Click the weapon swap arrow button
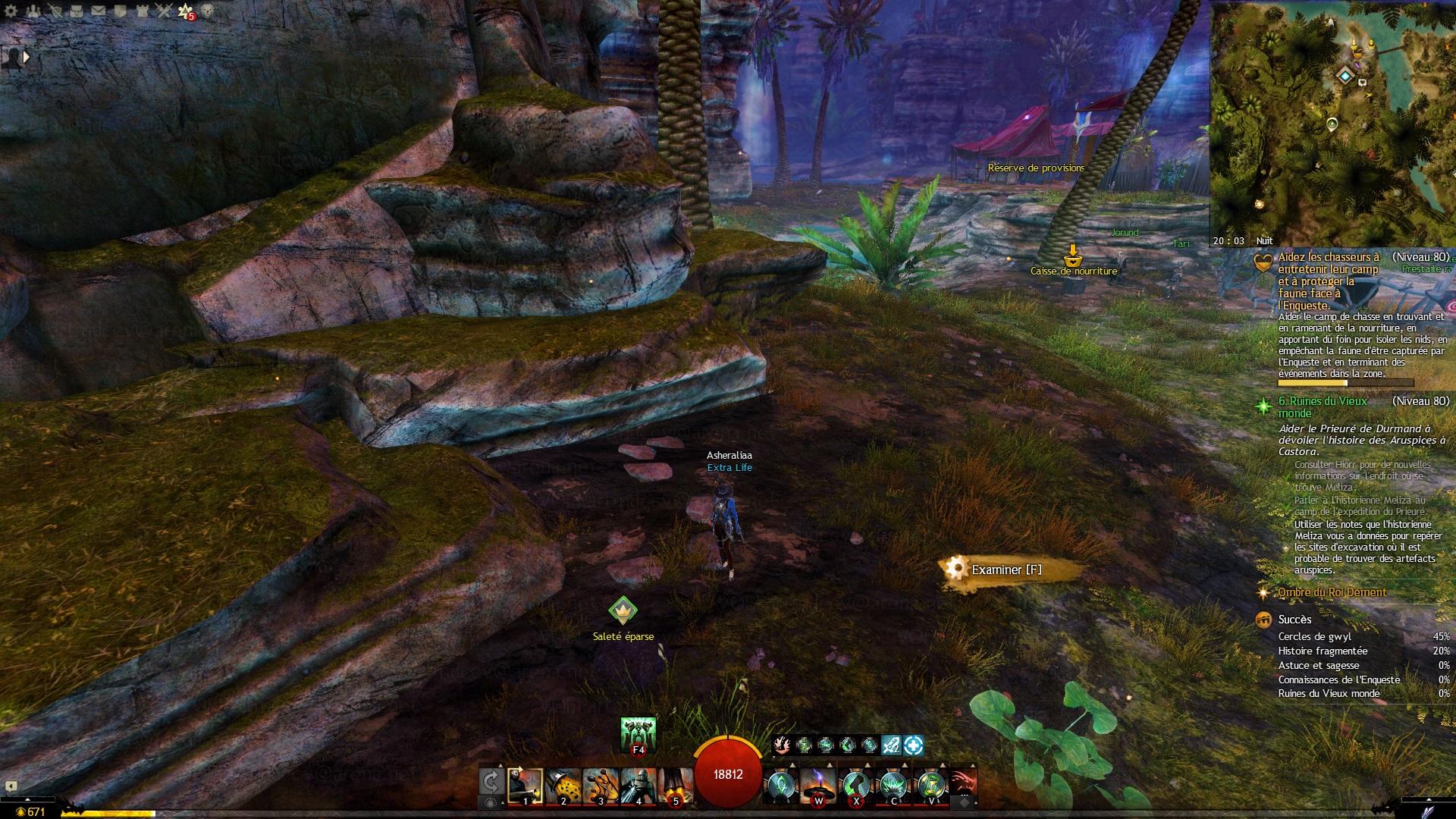 [491, 781]
